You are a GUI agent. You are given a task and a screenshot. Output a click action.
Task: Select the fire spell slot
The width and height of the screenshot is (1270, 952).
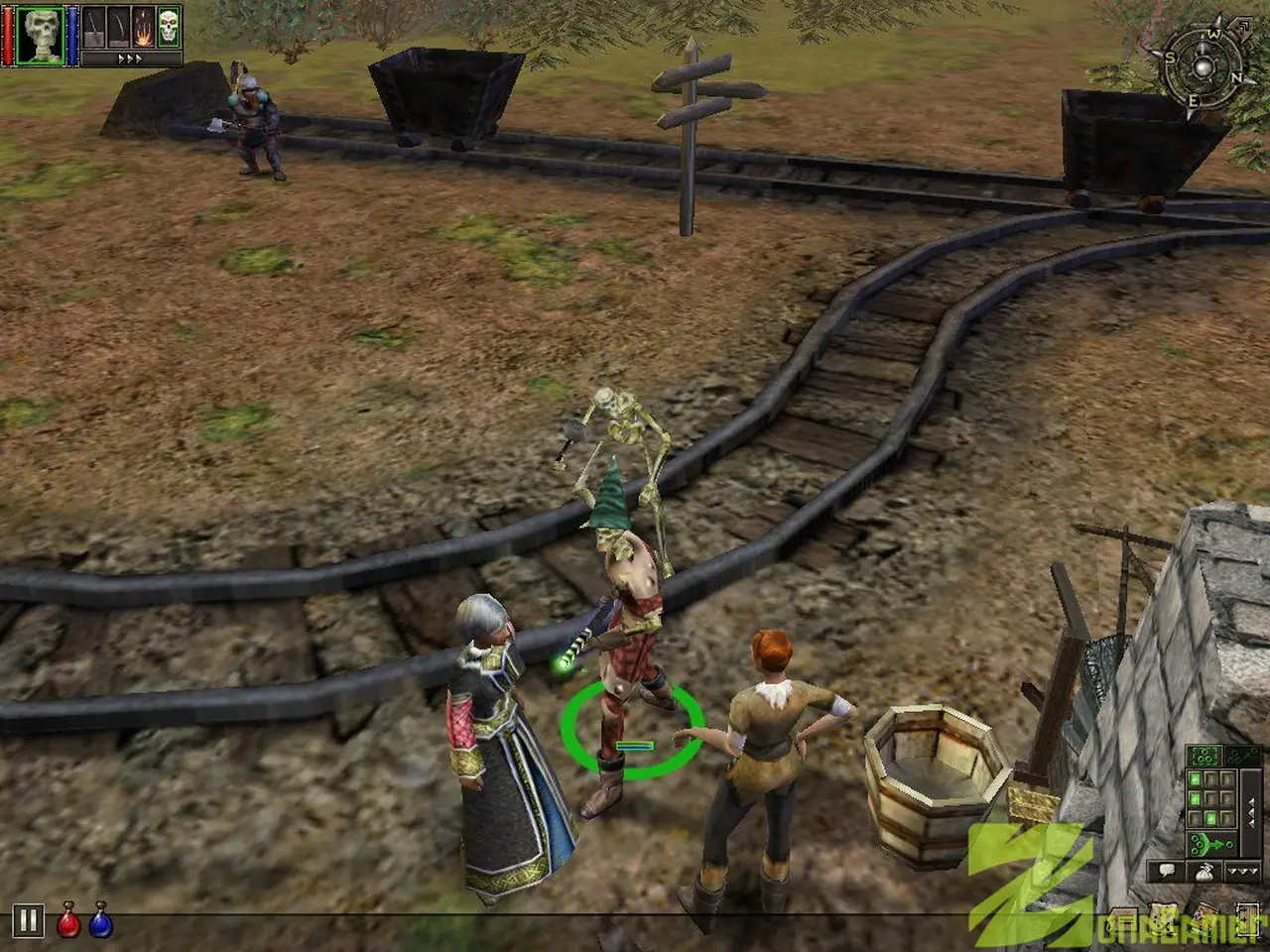[142, 28]
